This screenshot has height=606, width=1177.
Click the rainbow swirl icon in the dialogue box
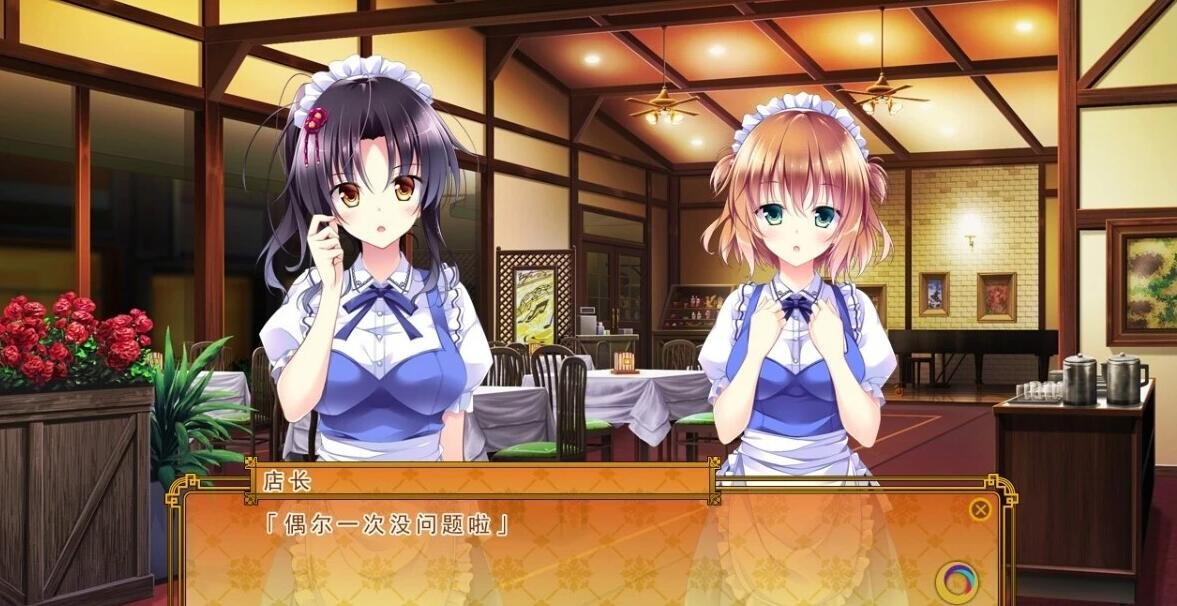pos(957,582)
